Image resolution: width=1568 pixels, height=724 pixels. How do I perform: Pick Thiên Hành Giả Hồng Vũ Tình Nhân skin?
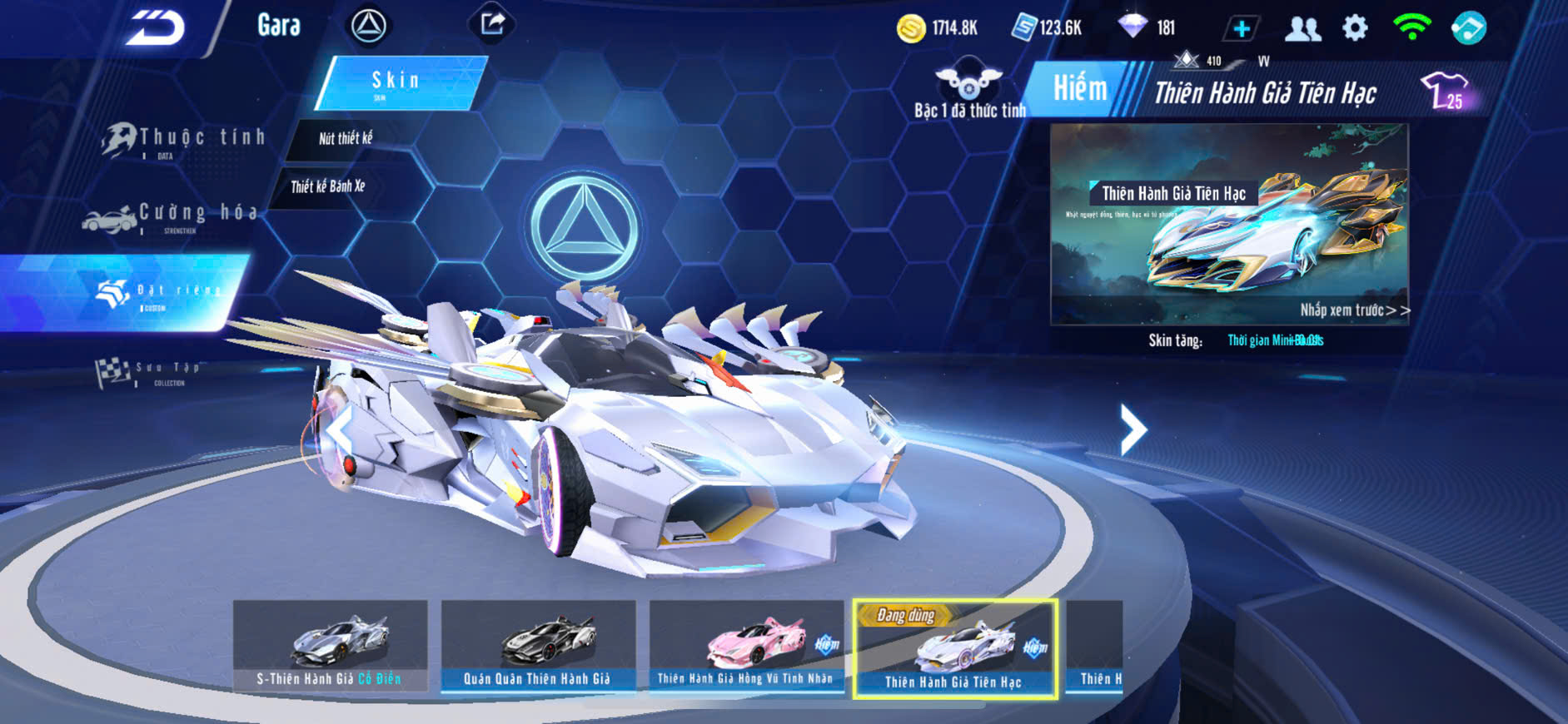pos(746,646)
